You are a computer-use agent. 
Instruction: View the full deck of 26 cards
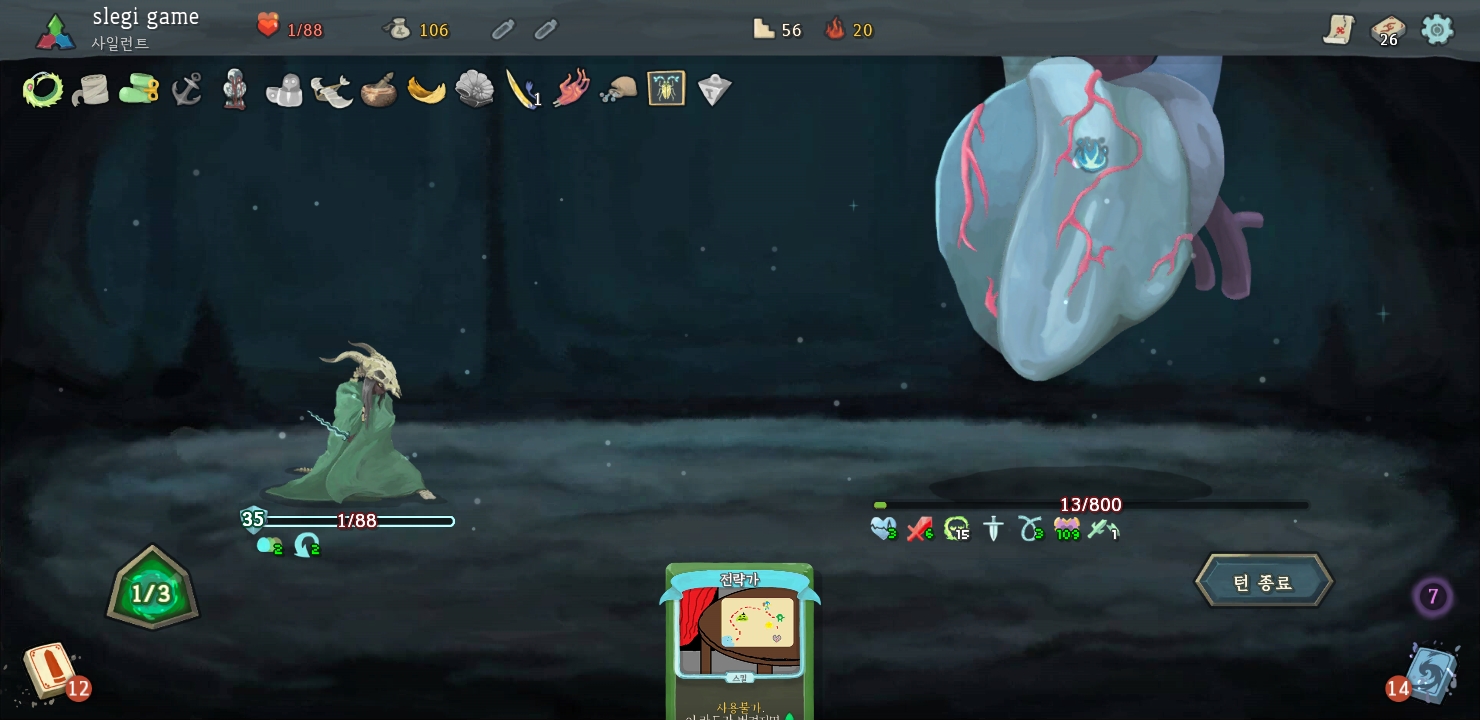click(1387, 30)
